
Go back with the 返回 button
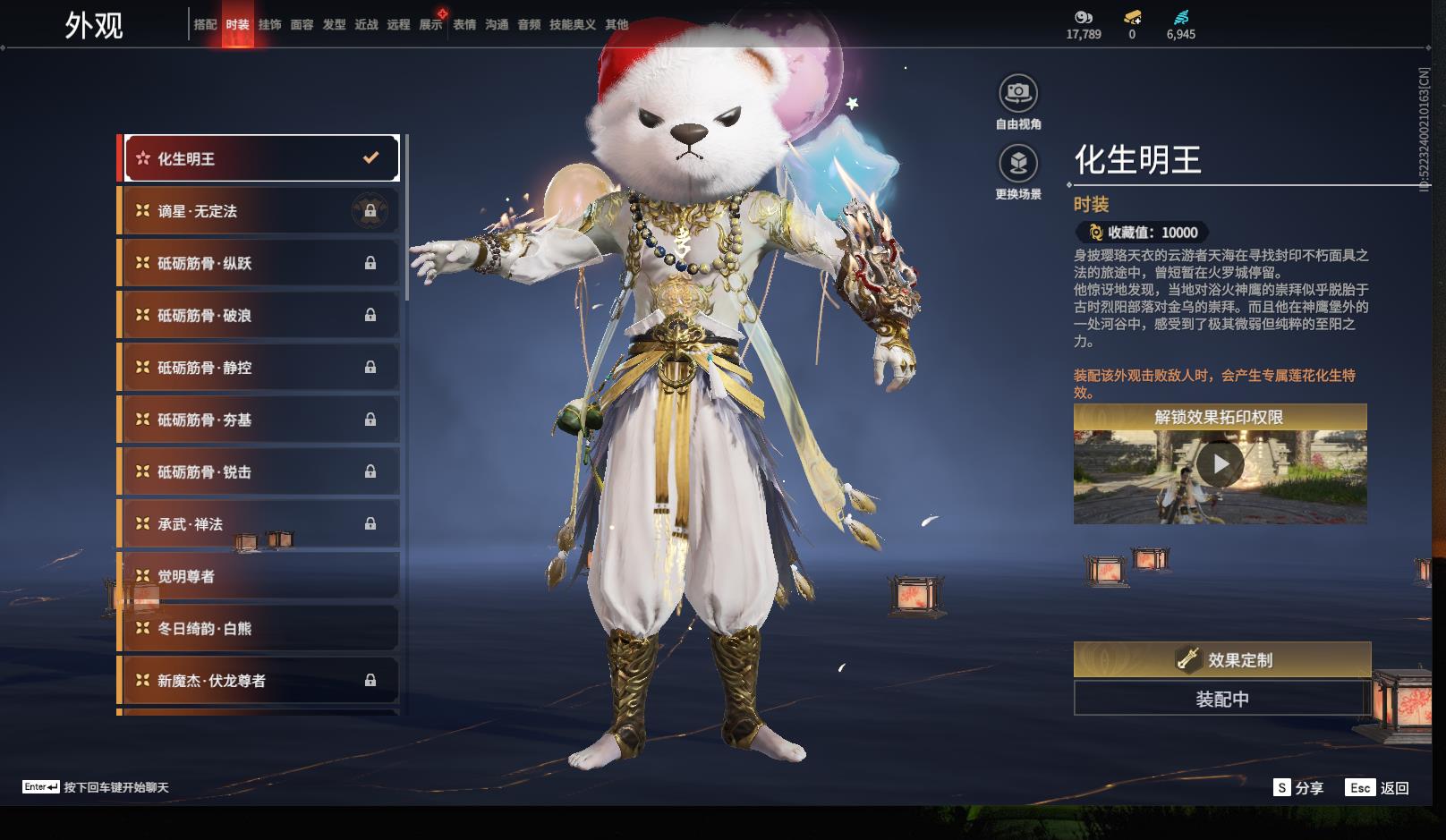(x=1378, y=788)
